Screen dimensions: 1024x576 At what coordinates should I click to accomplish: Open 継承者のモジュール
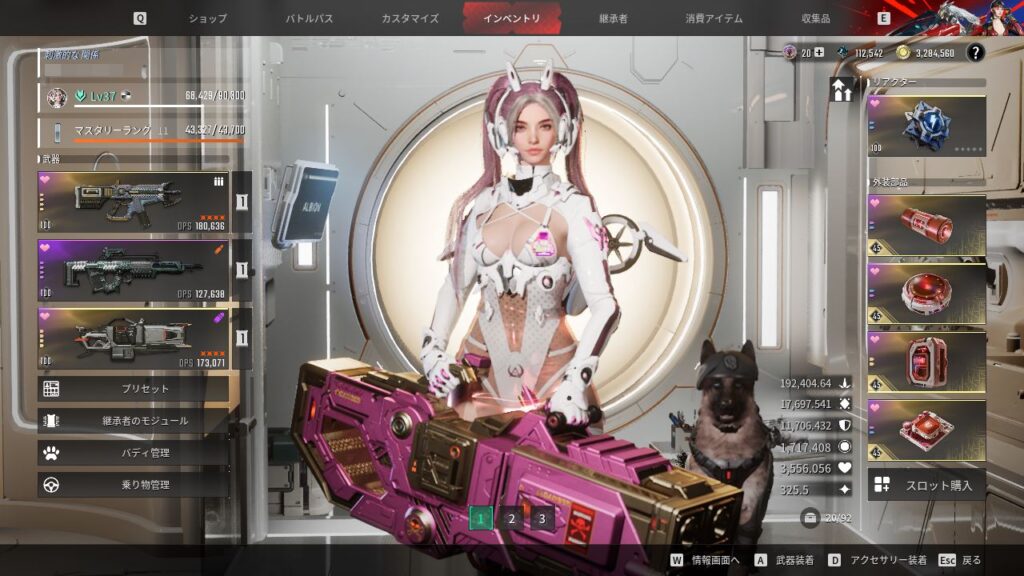point(133,421)
